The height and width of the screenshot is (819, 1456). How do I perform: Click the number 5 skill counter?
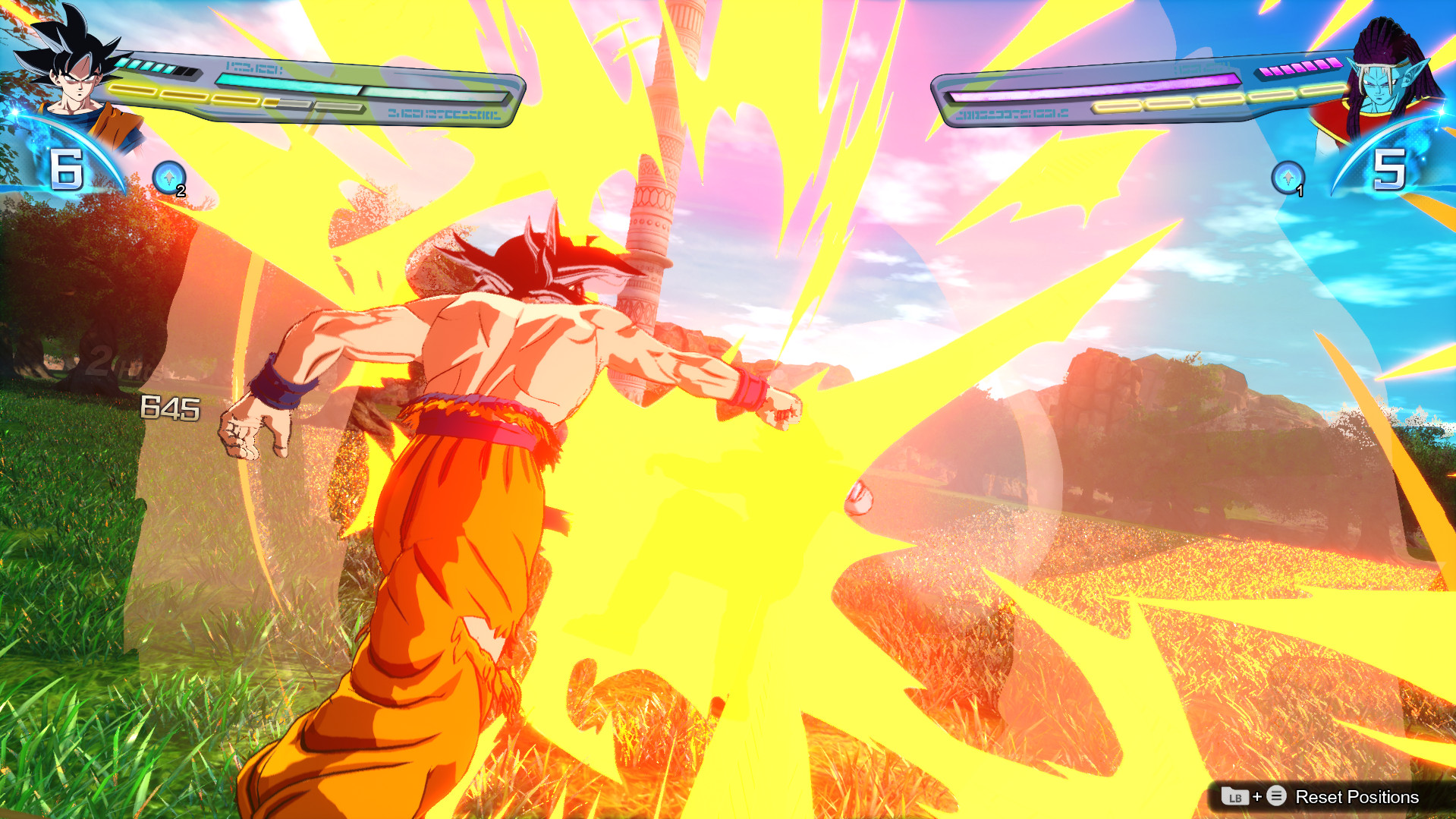1391,169
